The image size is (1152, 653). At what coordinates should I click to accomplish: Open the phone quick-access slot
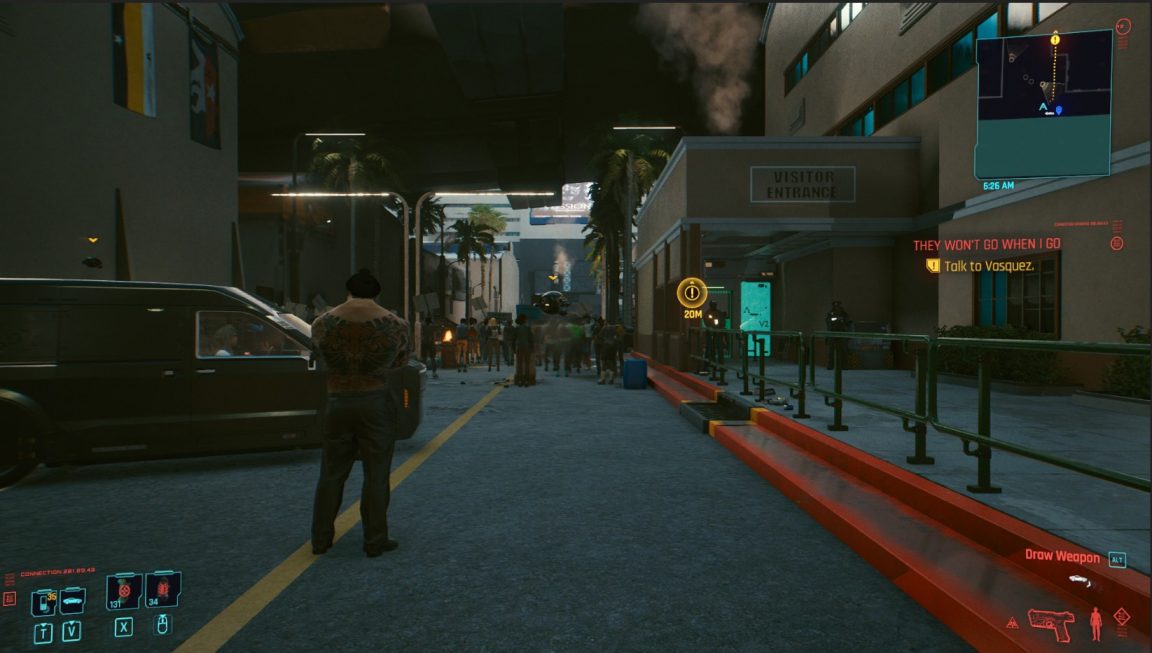pos(43,602)
